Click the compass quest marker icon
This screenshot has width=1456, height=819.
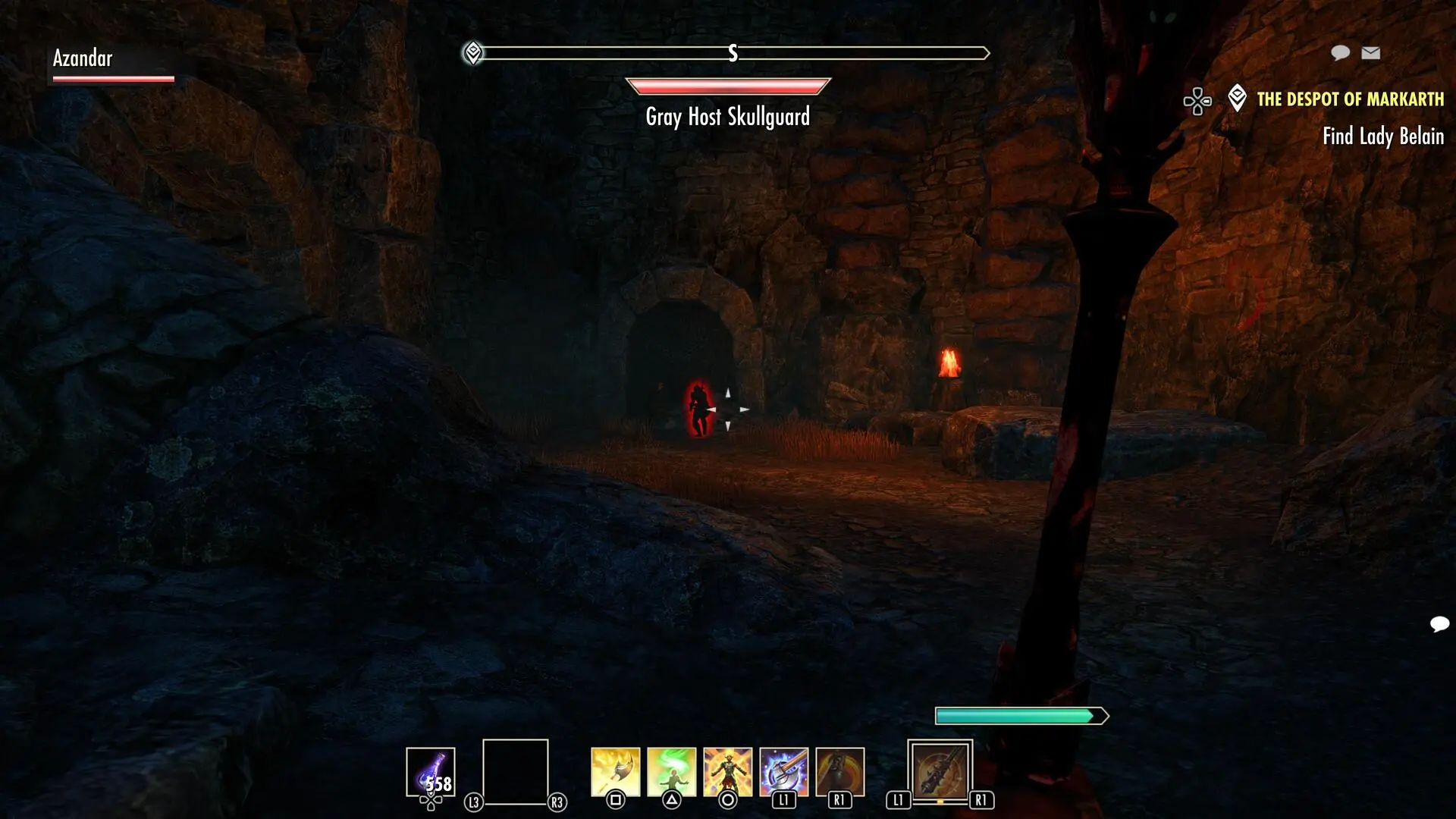pos(473,53)
